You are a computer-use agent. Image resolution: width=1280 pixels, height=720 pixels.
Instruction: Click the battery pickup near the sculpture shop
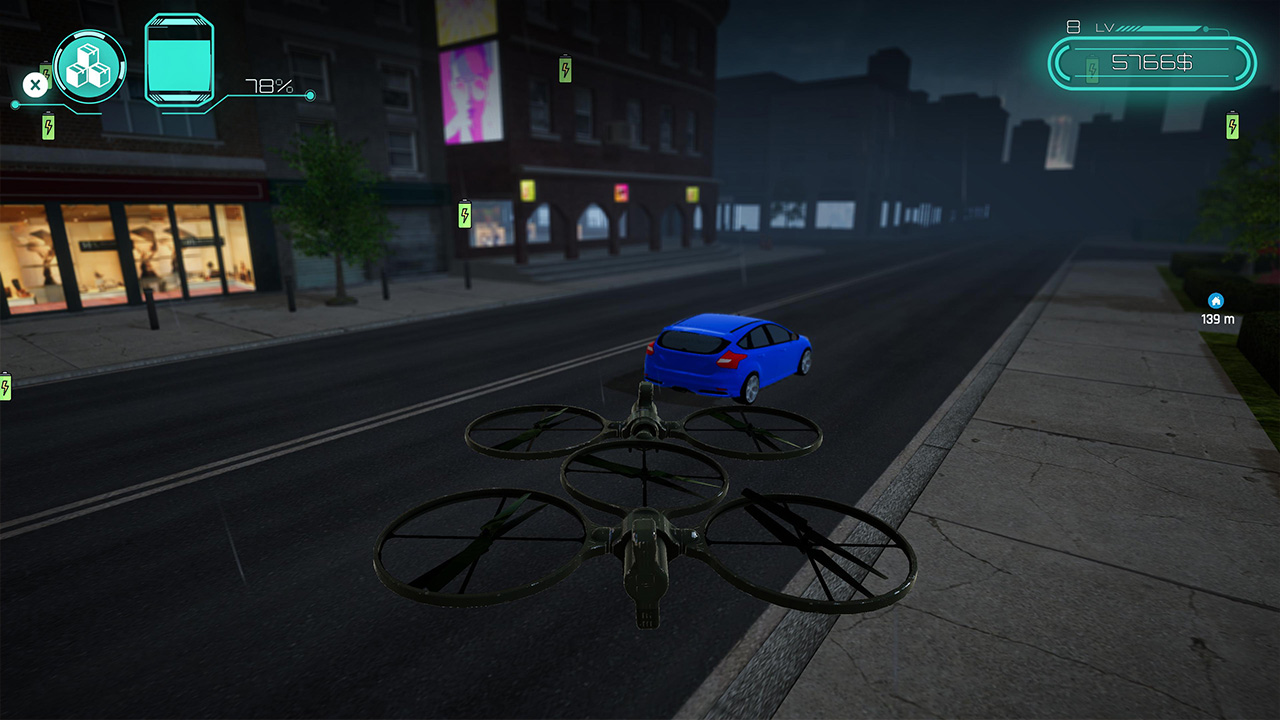coord(48,126)
